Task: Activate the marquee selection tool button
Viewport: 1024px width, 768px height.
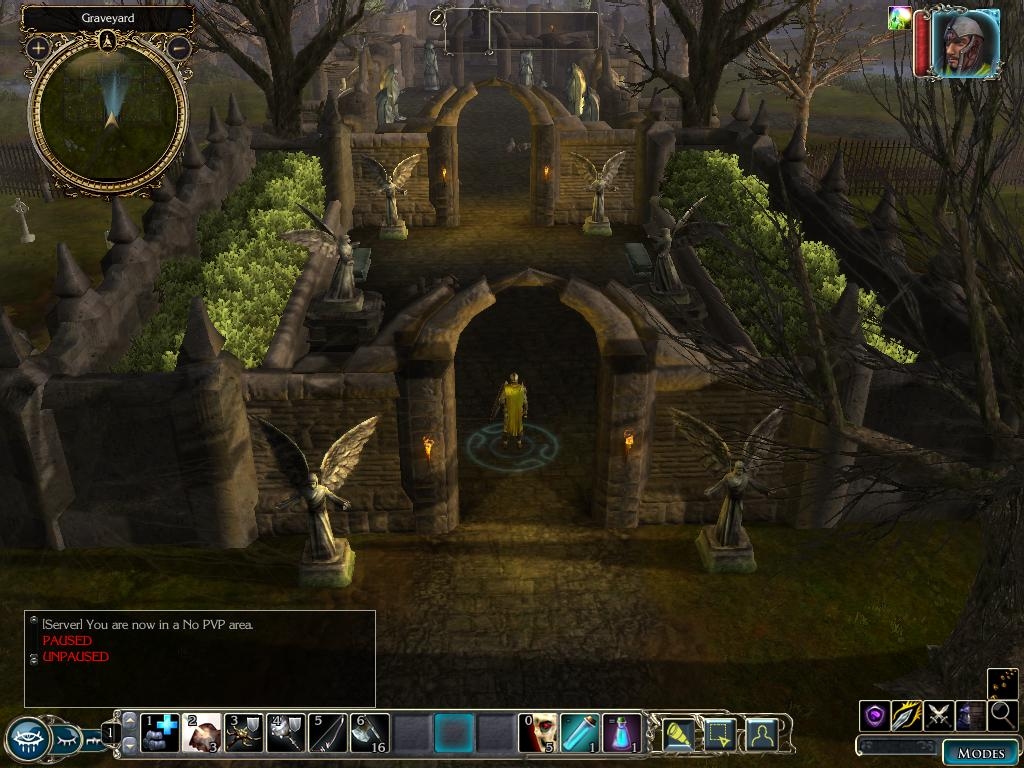Action: [x=720, y=735]
